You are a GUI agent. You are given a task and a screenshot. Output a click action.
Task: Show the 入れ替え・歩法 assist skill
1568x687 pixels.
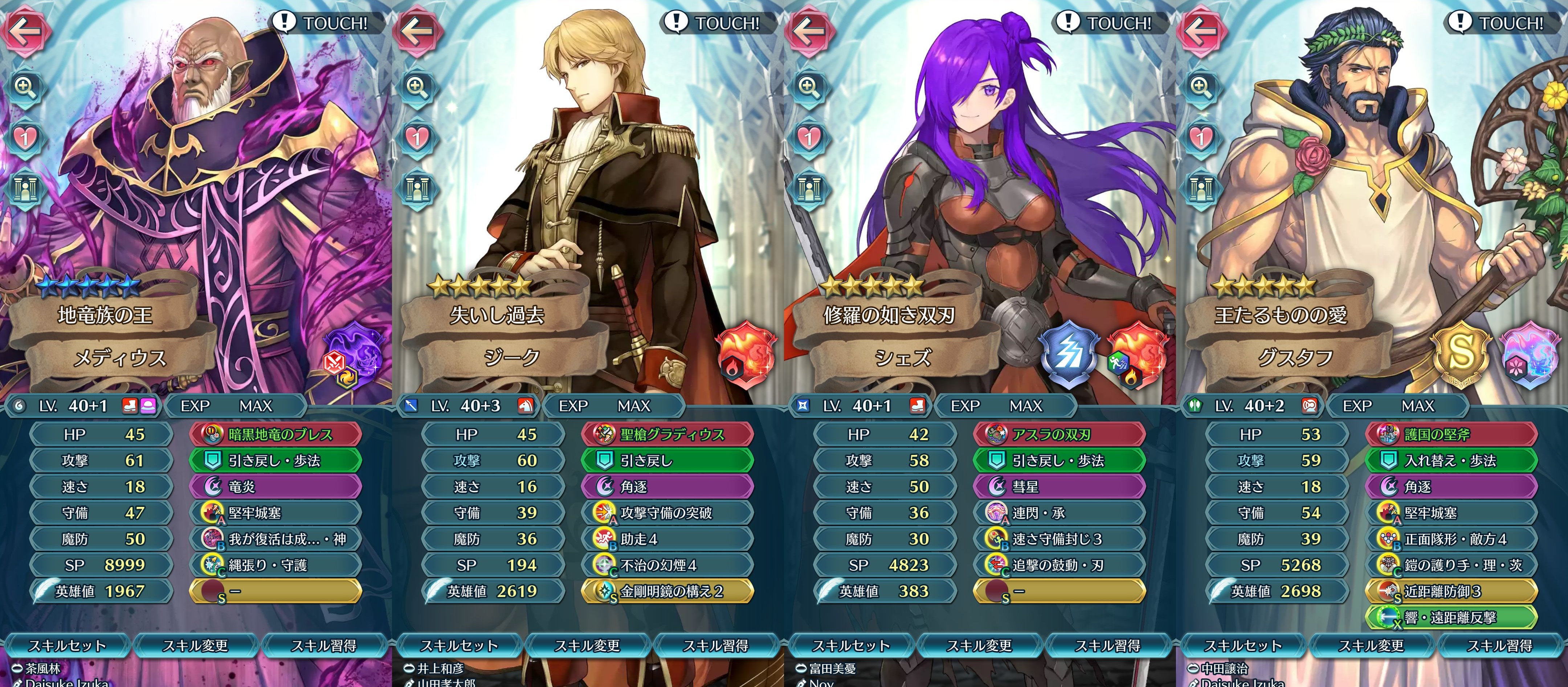(x=1452, y=460)
